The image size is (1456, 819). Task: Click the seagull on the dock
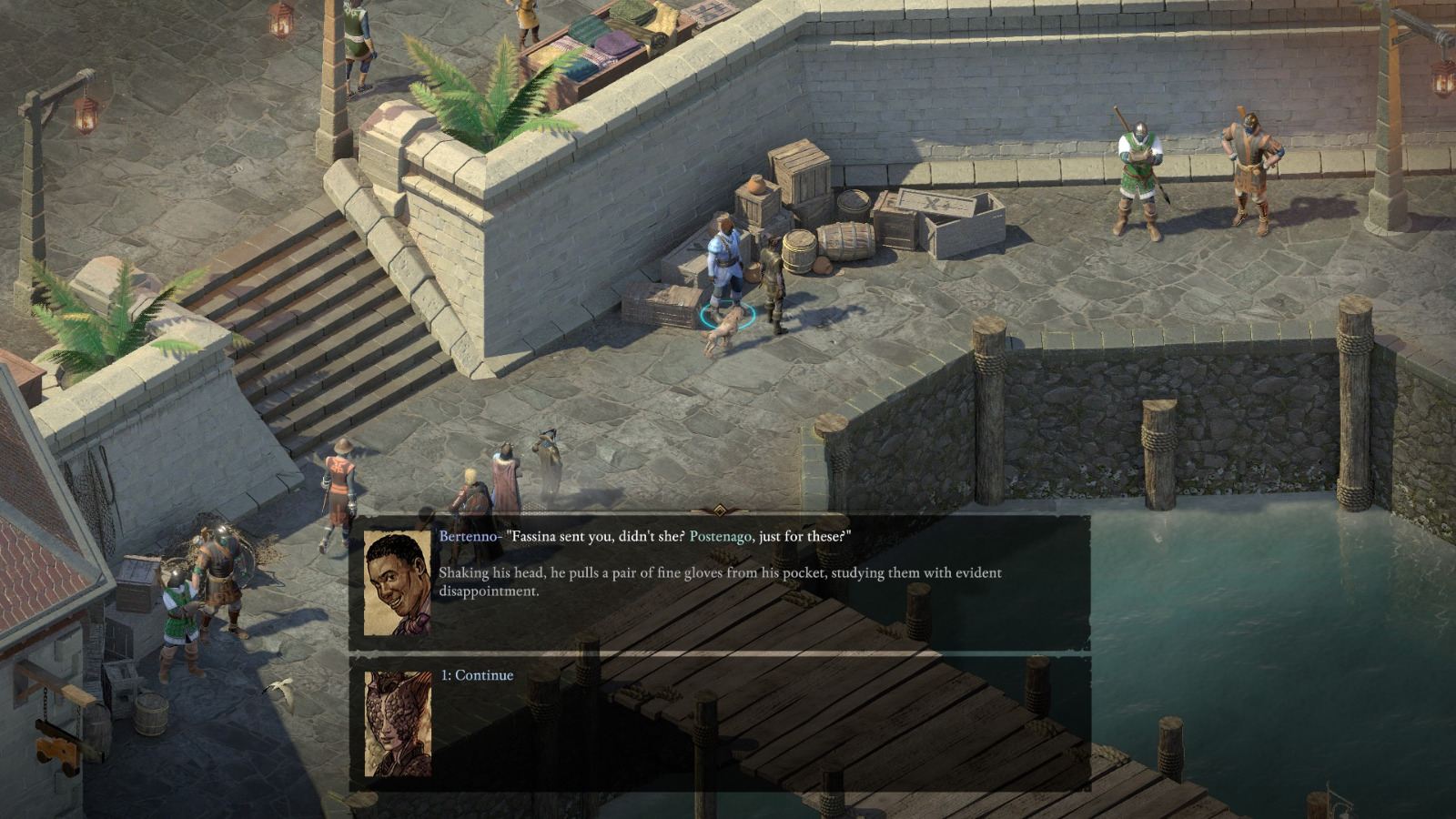point(284,692)
